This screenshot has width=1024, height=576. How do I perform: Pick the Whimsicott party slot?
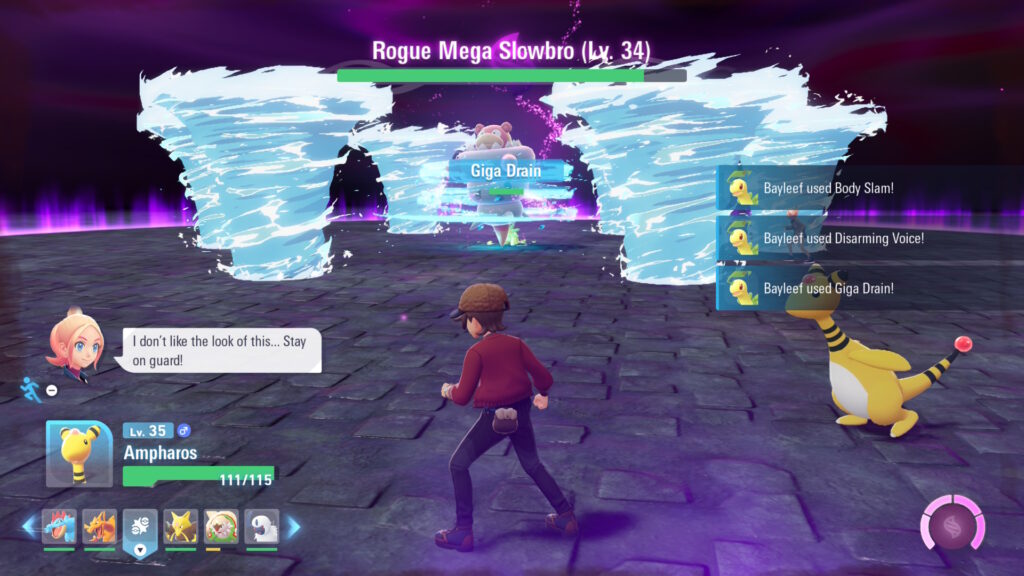[x=221, y=526]
